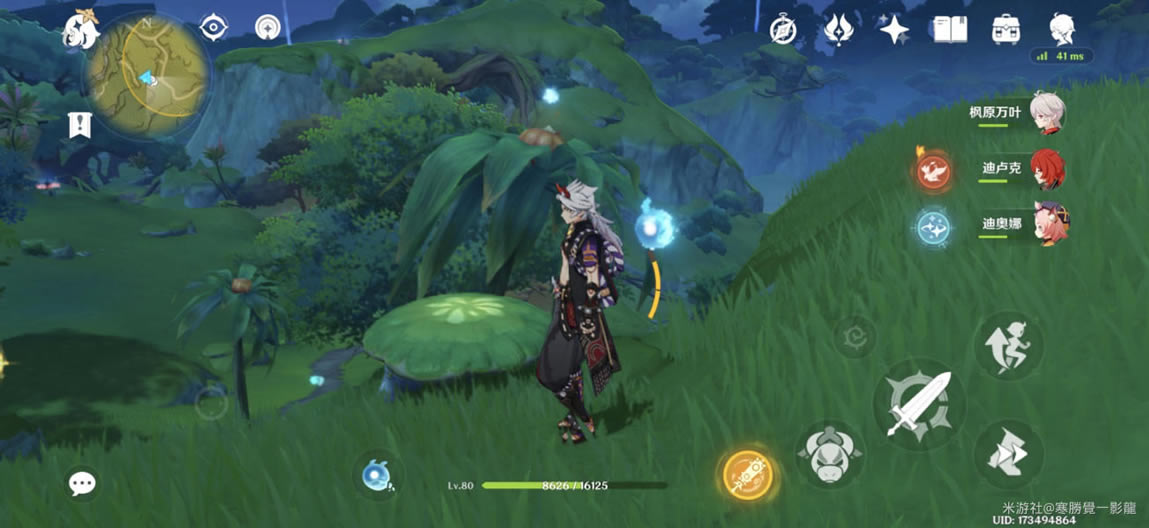
Task: Open the compass events icon
Action: point(783,30)
